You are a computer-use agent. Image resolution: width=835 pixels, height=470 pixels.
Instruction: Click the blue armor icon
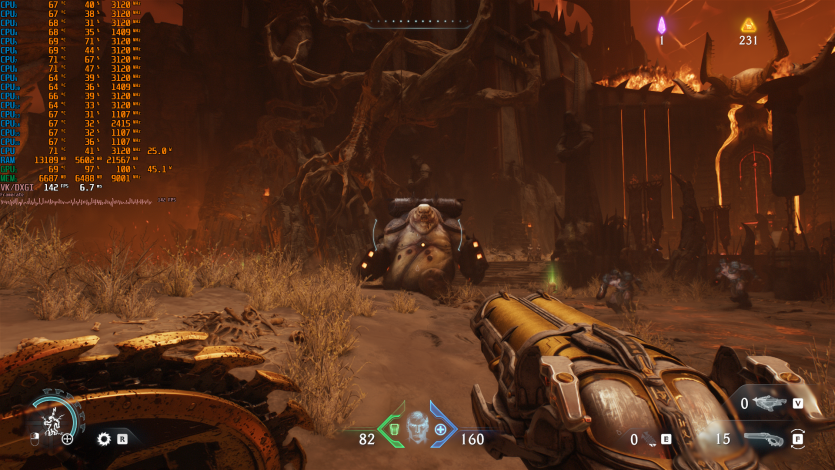tap(440, 430)
